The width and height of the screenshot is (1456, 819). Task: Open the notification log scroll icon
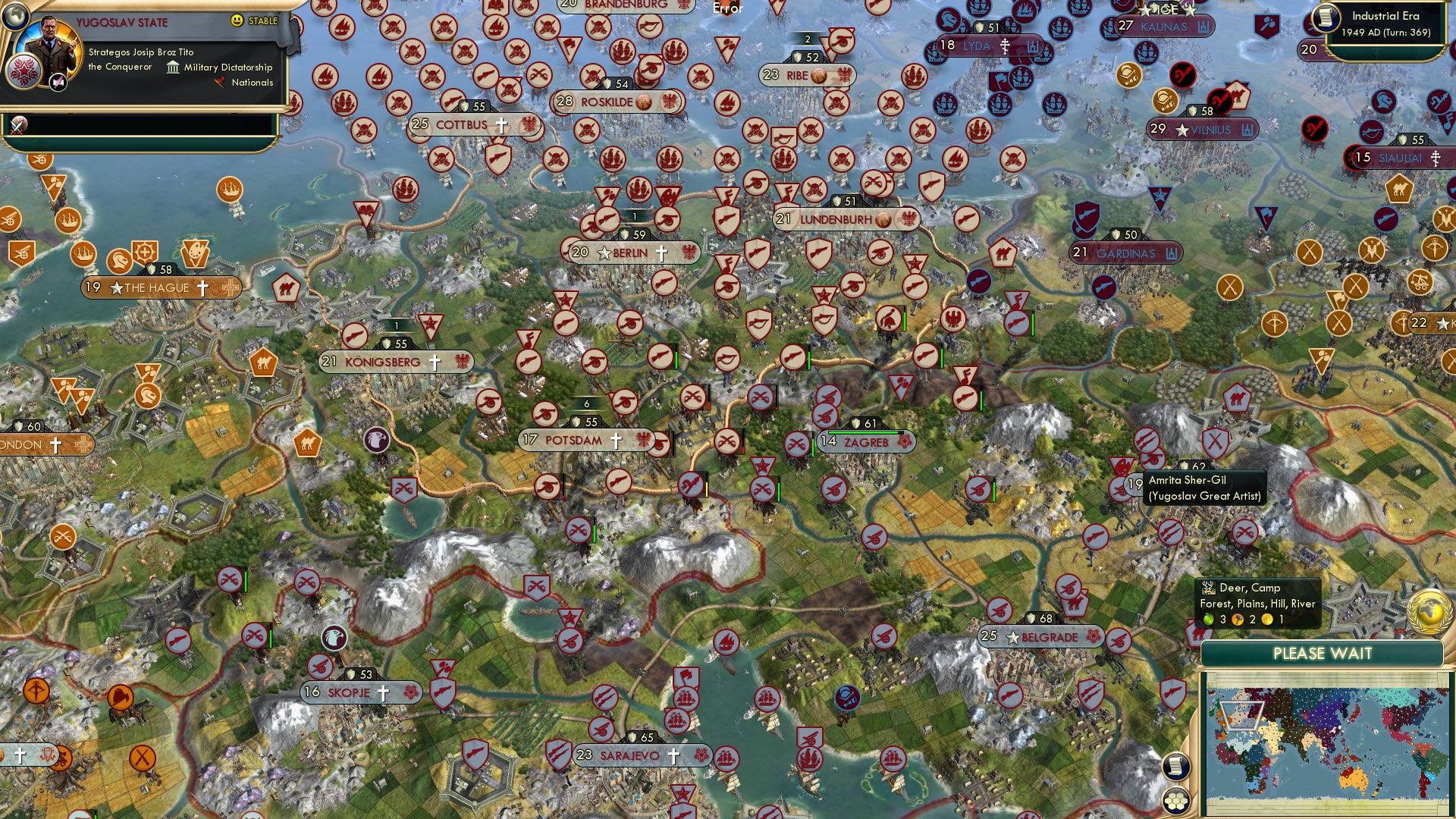coord(1176,767)
